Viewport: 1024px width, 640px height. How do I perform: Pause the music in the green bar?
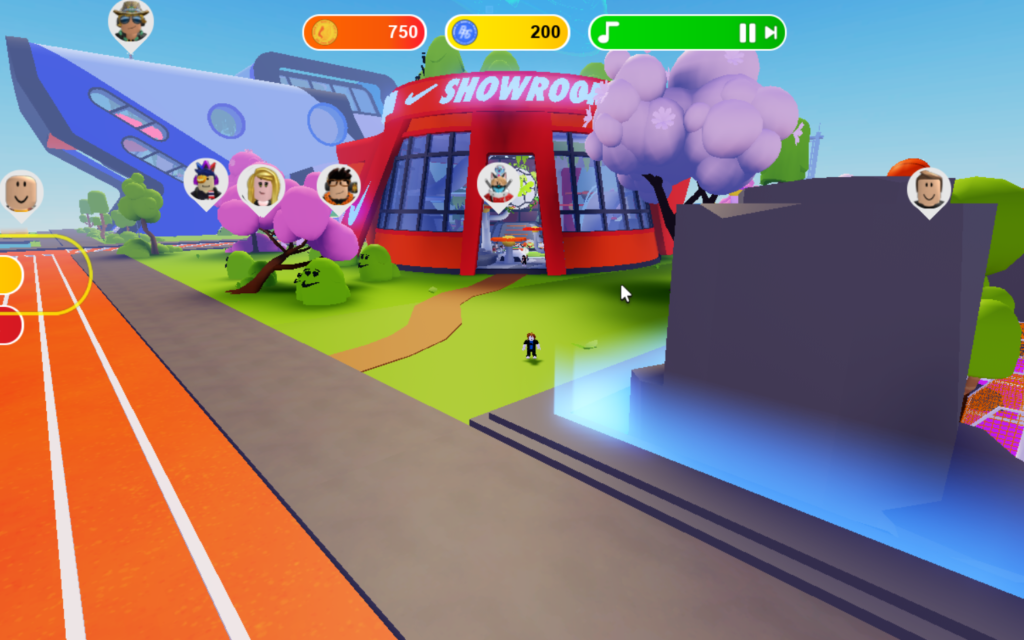tap(746, 33)
